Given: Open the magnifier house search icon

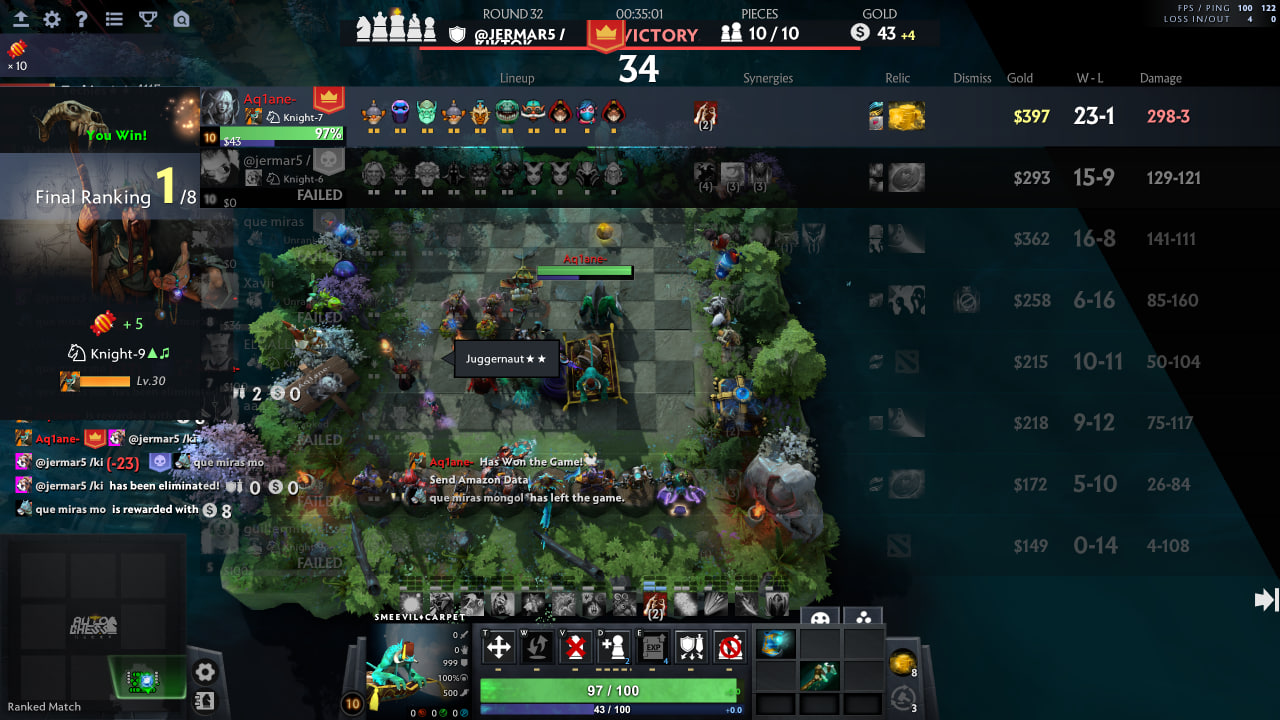Looking at the screenshot, I should pos(181,19).
